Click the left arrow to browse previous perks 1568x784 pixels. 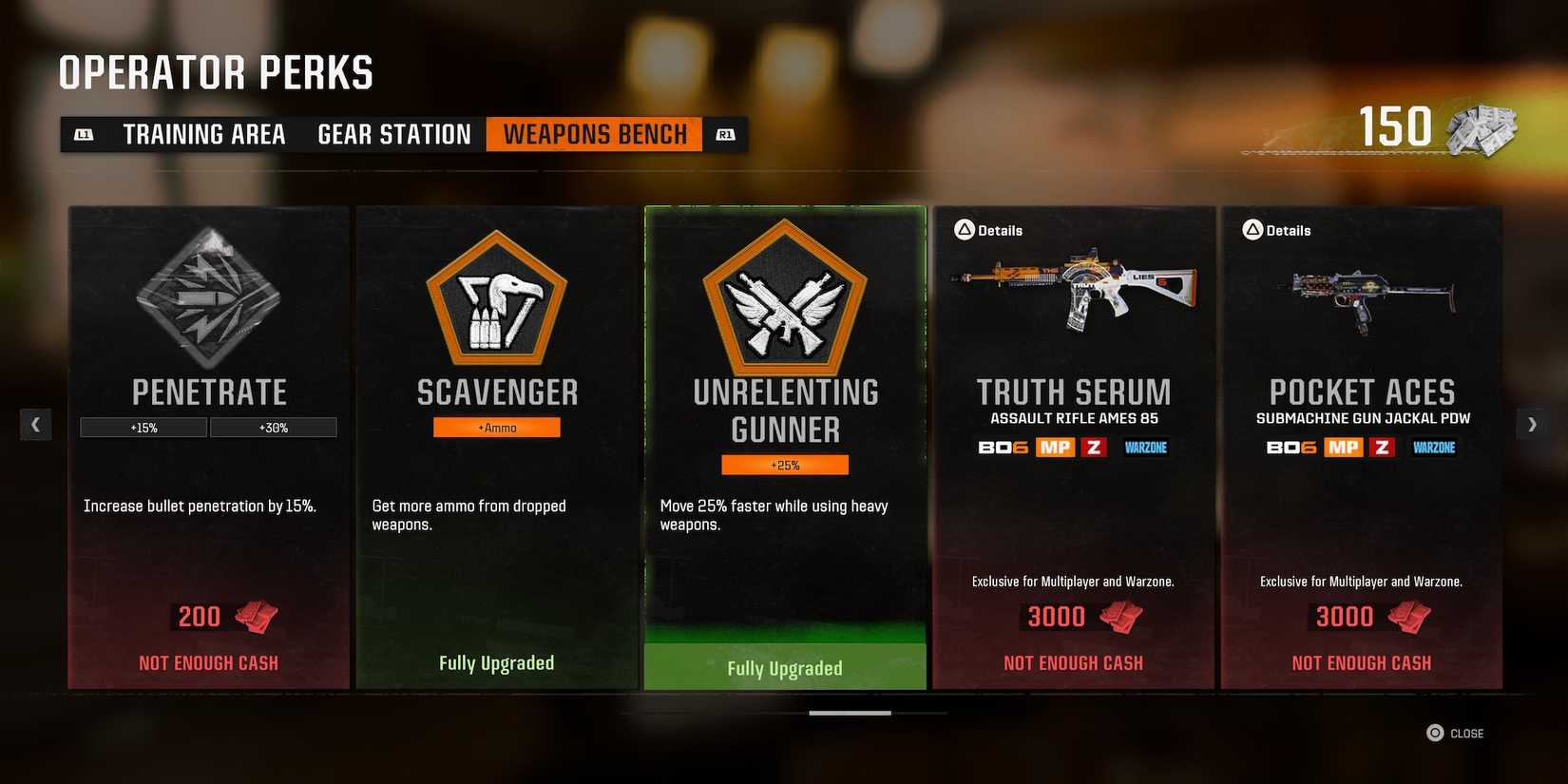tap(36, 424)
